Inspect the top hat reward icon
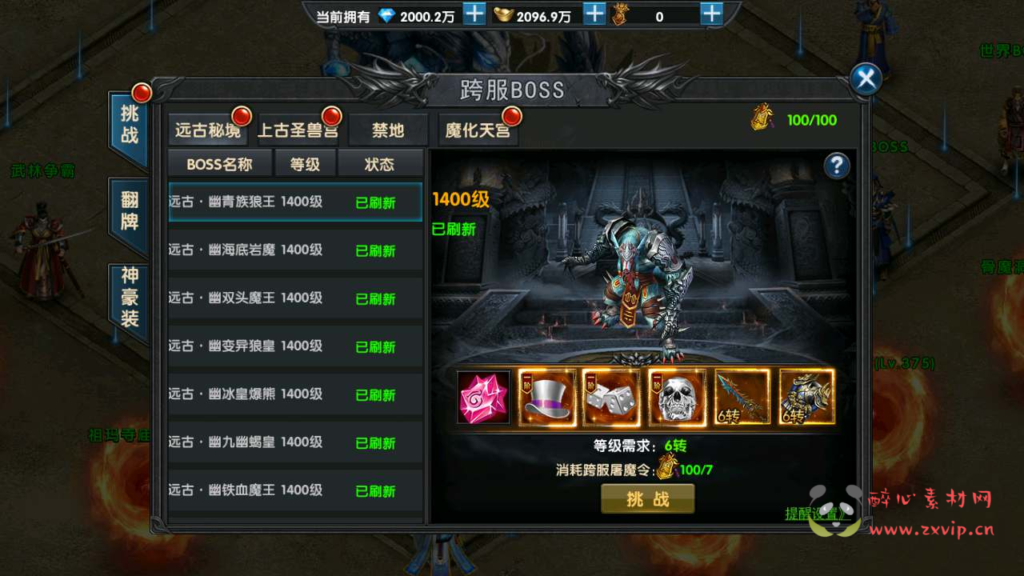The width and height of the screenshot is (1024, 576). [x=547, y=397]
